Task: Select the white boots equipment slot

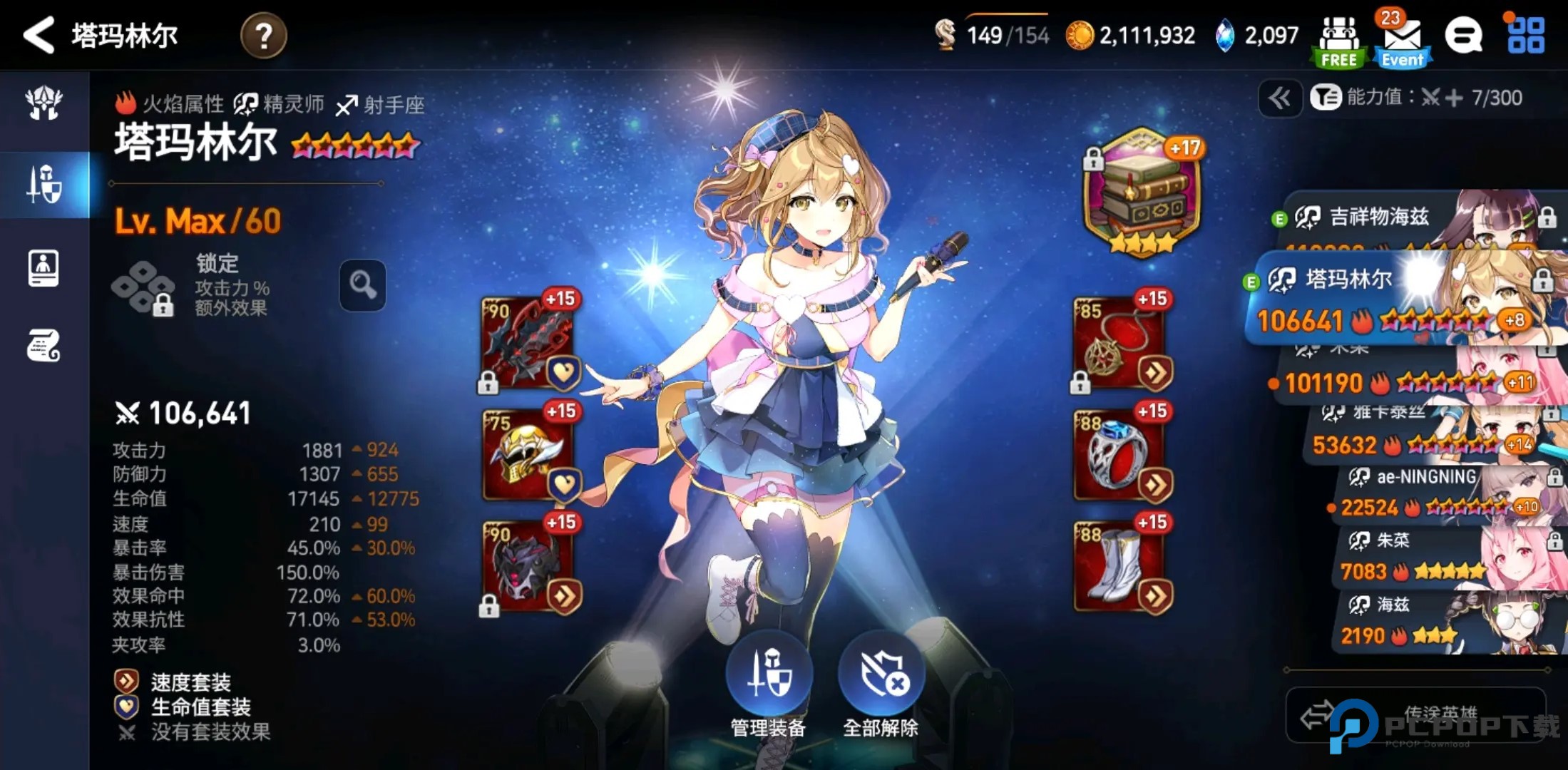Action: click(1119, 565)
